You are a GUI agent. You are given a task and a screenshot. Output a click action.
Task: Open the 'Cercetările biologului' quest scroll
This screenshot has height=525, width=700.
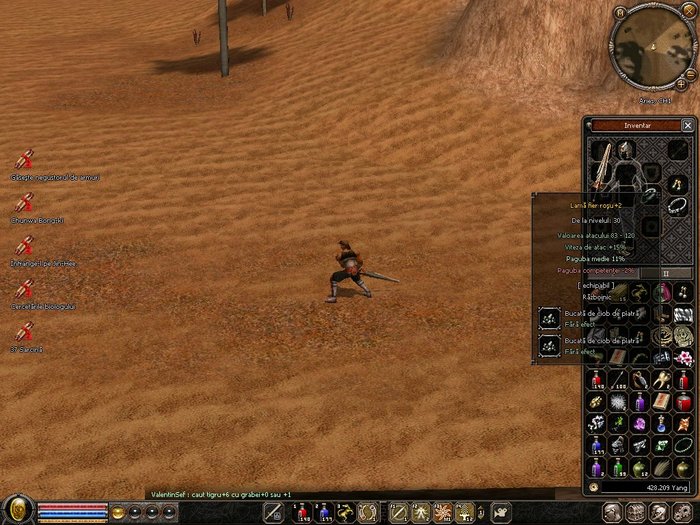[x=25, y=288]
